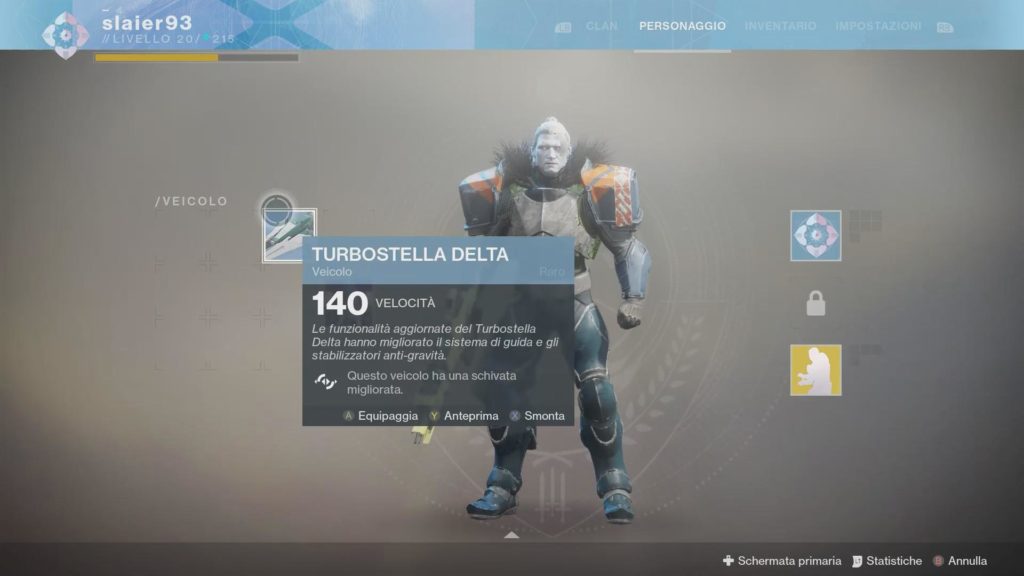This screenshot has height=576, width=1024.
Task: Go to the Impostazioni tab
Action: 880,26
